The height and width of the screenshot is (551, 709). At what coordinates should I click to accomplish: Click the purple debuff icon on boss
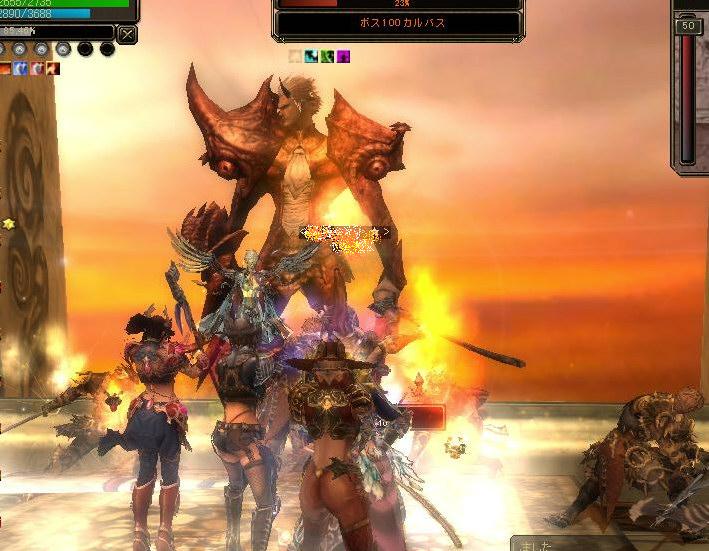[343, 56]
